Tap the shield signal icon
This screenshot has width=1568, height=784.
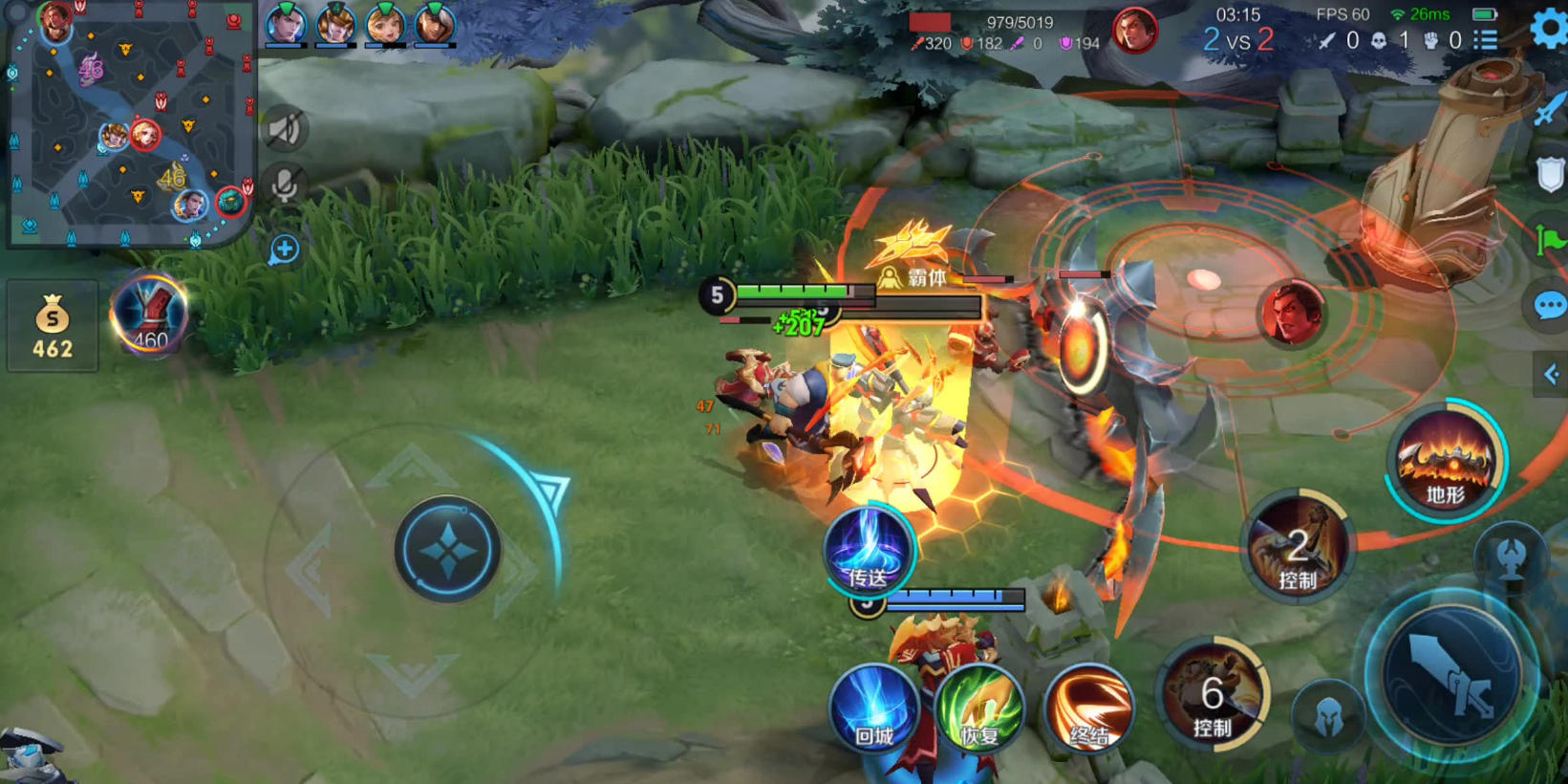tap(1549, 175)
